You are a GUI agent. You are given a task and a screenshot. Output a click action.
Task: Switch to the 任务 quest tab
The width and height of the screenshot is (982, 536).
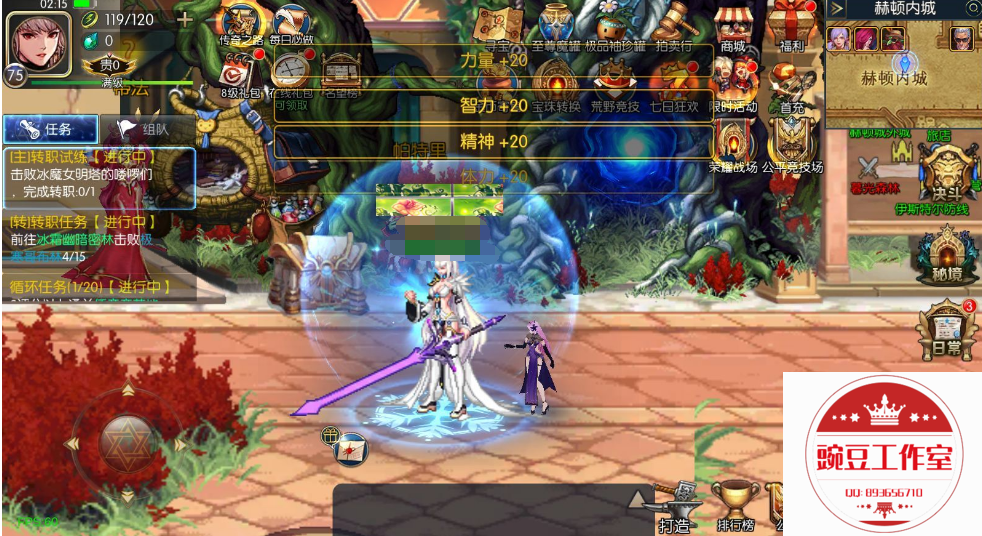click(50, 129)
